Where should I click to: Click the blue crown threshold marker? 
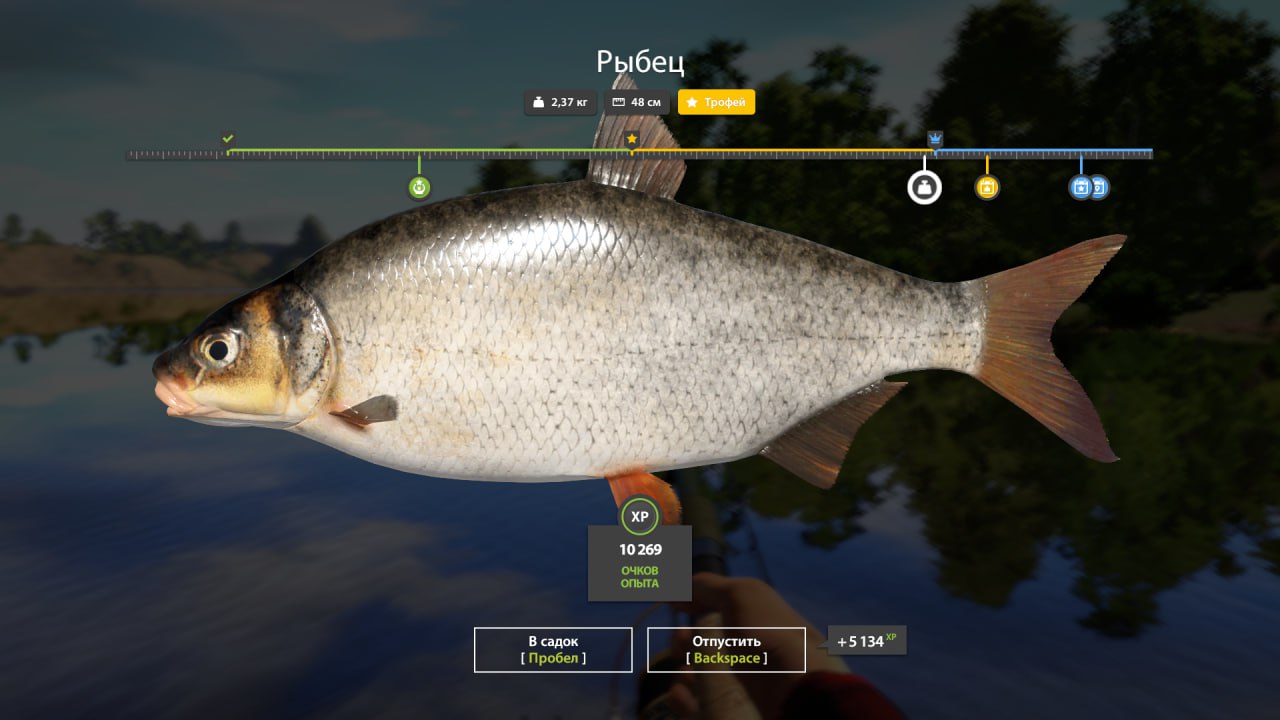(x=935, y=139)
